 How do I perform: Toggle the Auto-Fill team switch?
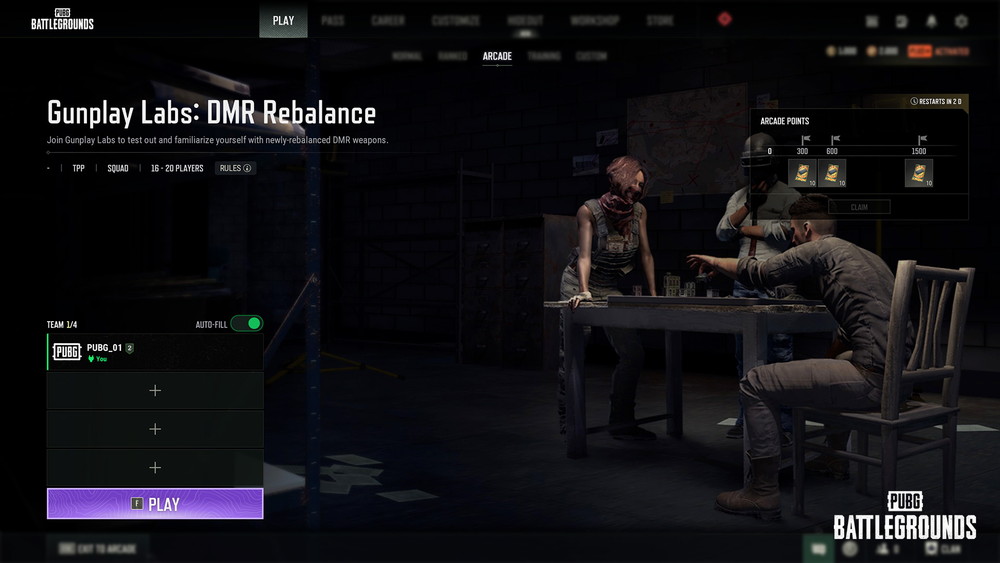pos(246,324)
